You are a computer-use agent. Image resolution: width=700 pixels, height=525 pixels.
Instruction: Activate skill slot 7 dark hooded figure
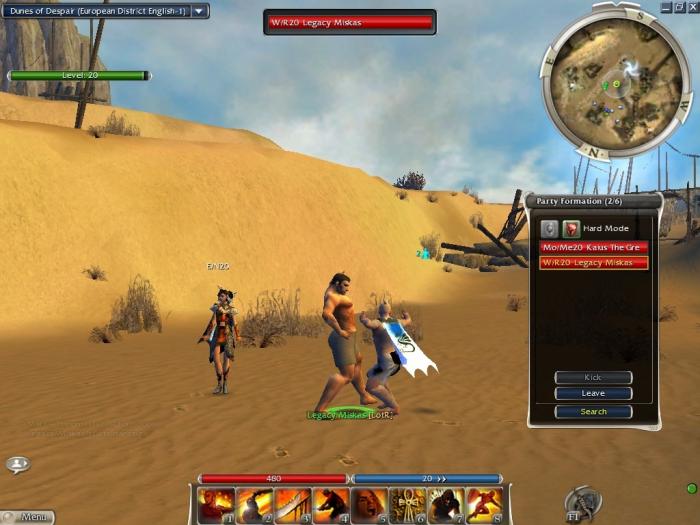pos(446,505)
